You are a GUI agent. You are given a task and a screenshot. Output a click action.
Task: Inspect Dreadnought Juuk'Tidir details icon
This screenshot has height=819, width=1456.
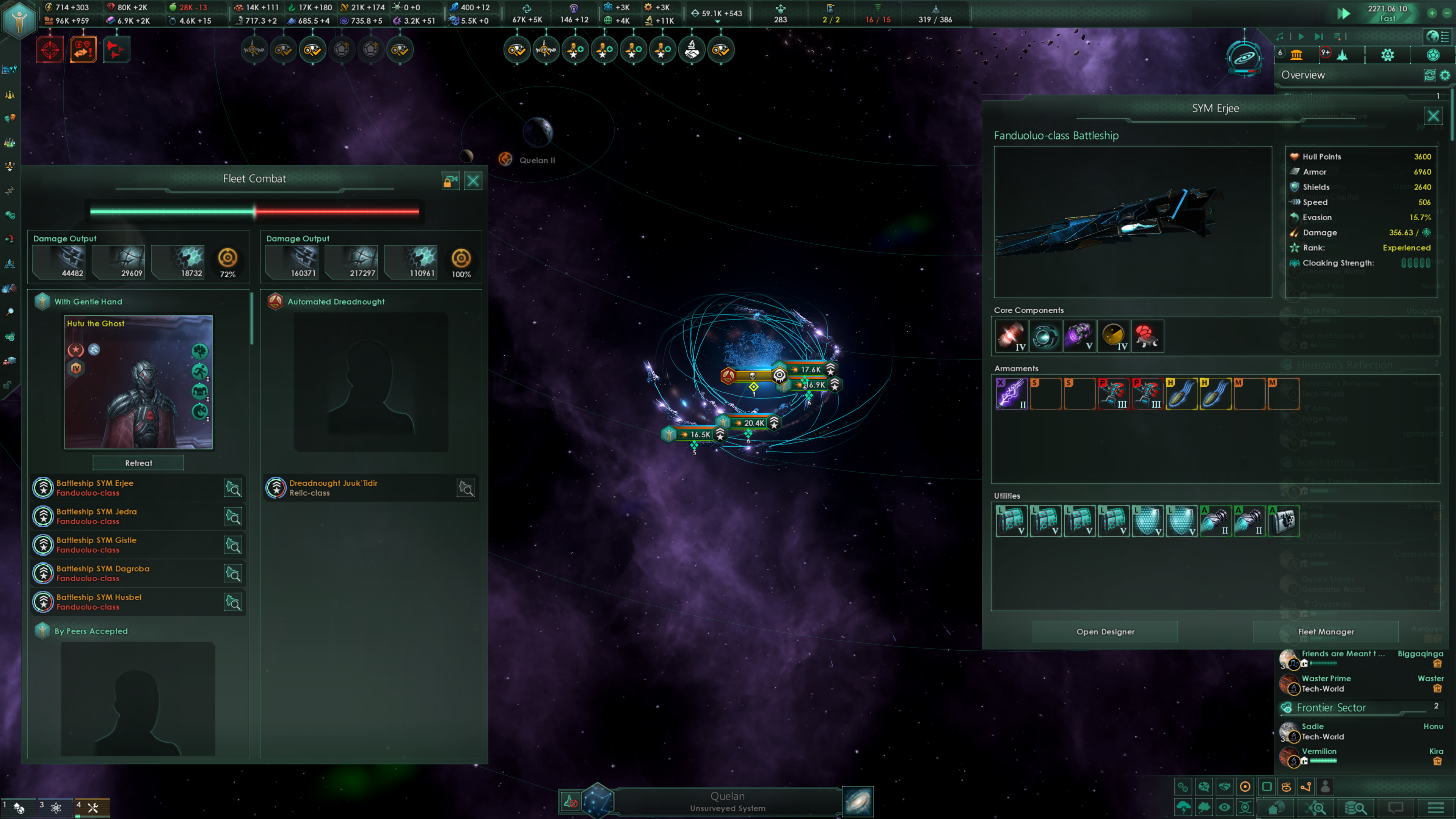466,488
